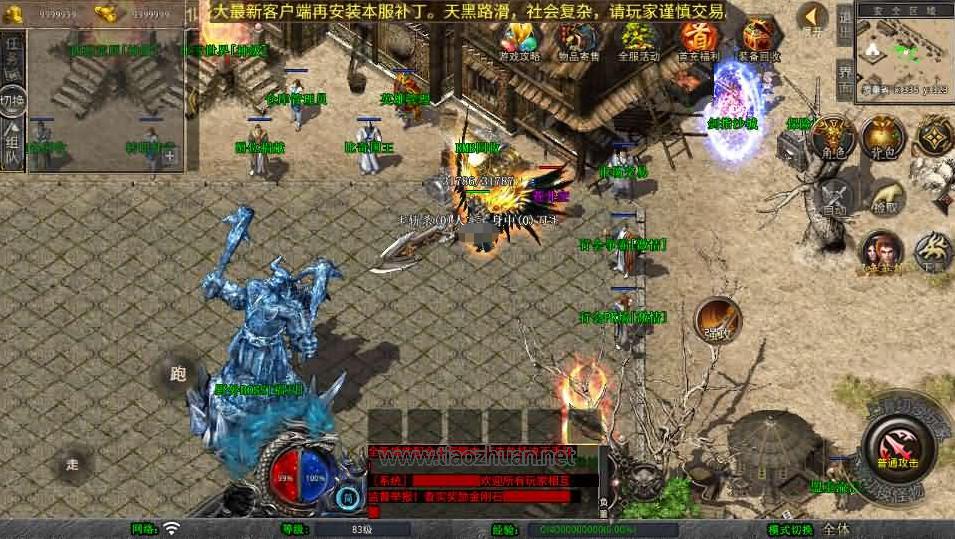
Task: Switch movement to 走 walk mode
Action: click(73, 464)
